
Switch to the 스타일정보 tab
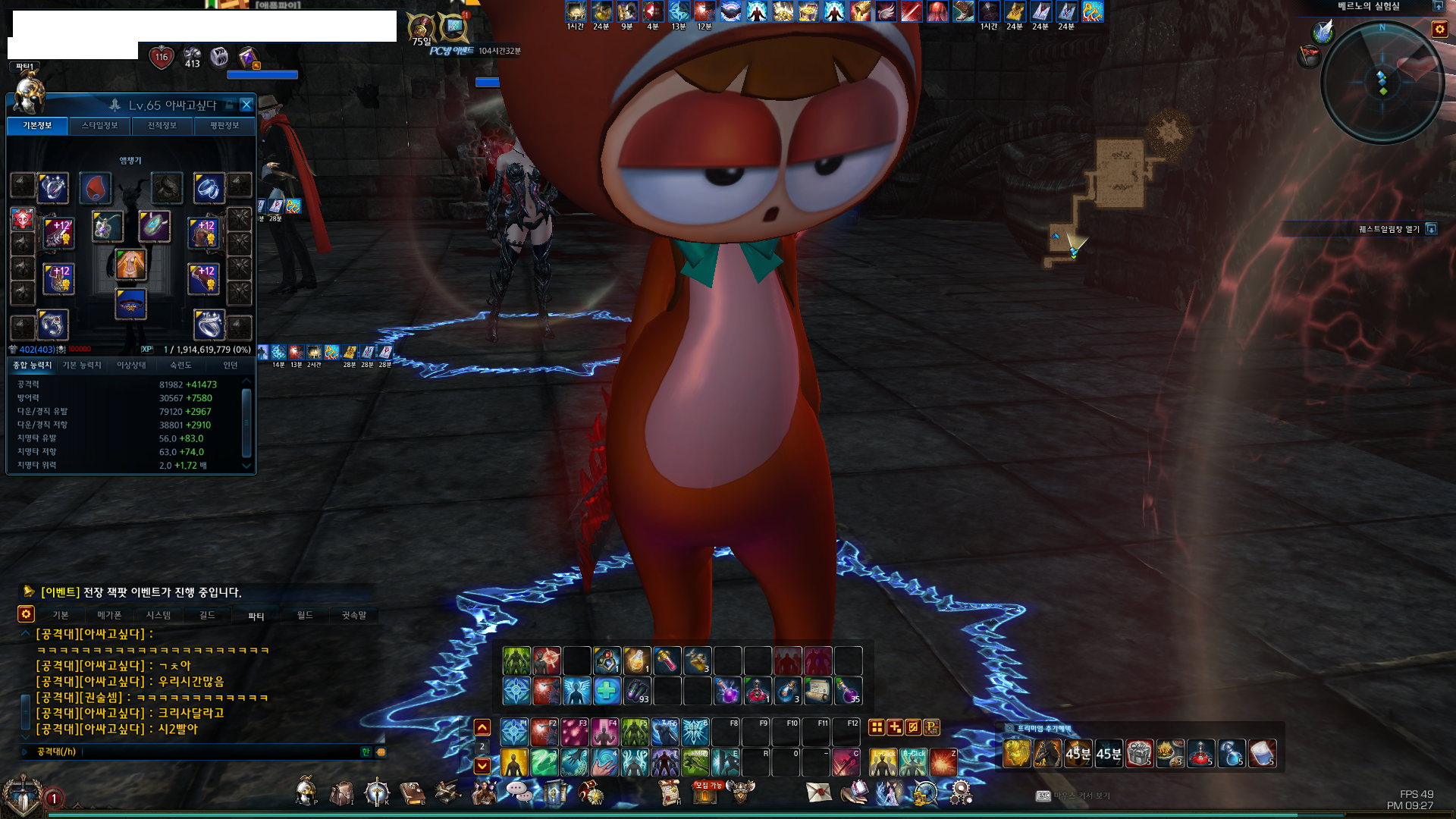pyautogui.click(x=99, y=126)
